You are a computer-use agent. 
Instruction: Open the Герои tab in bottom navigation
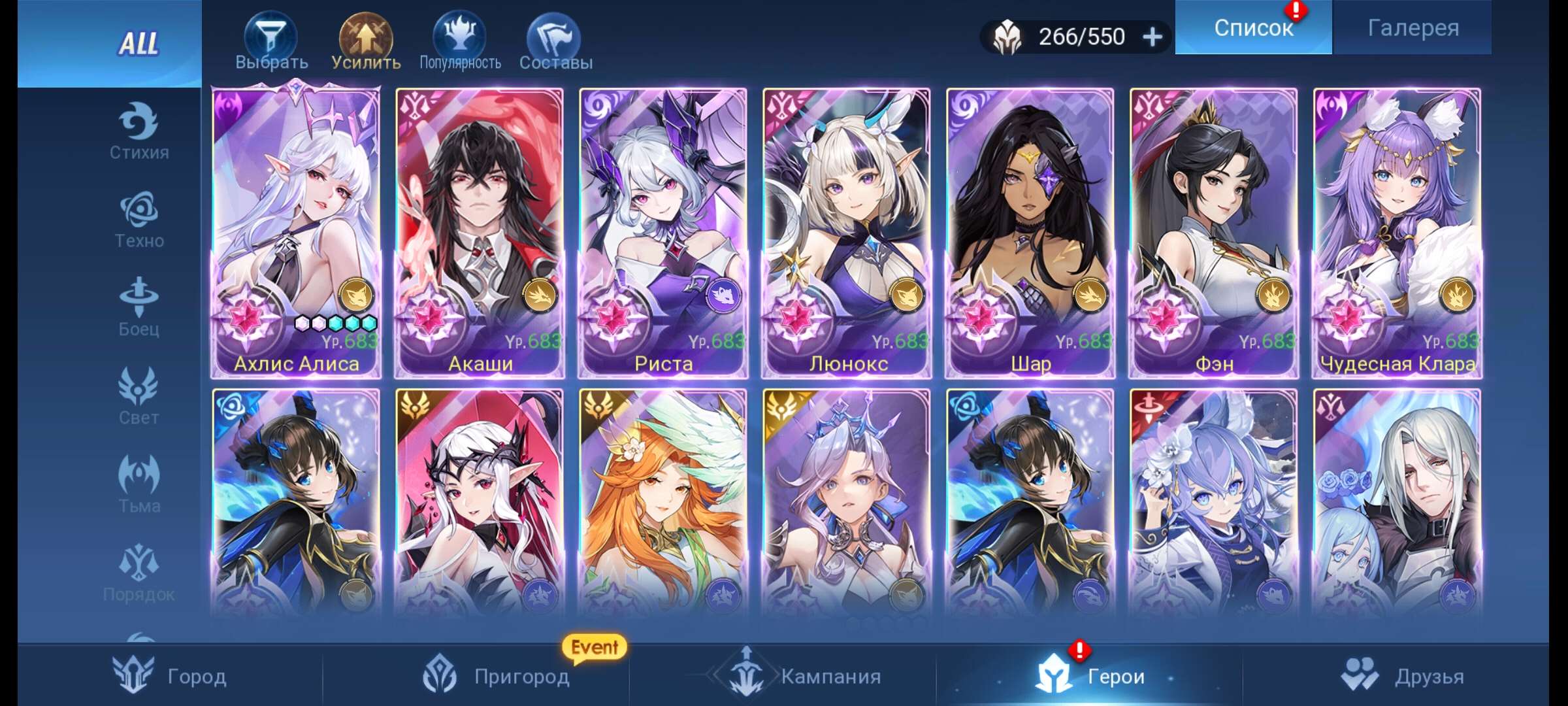1098,677
